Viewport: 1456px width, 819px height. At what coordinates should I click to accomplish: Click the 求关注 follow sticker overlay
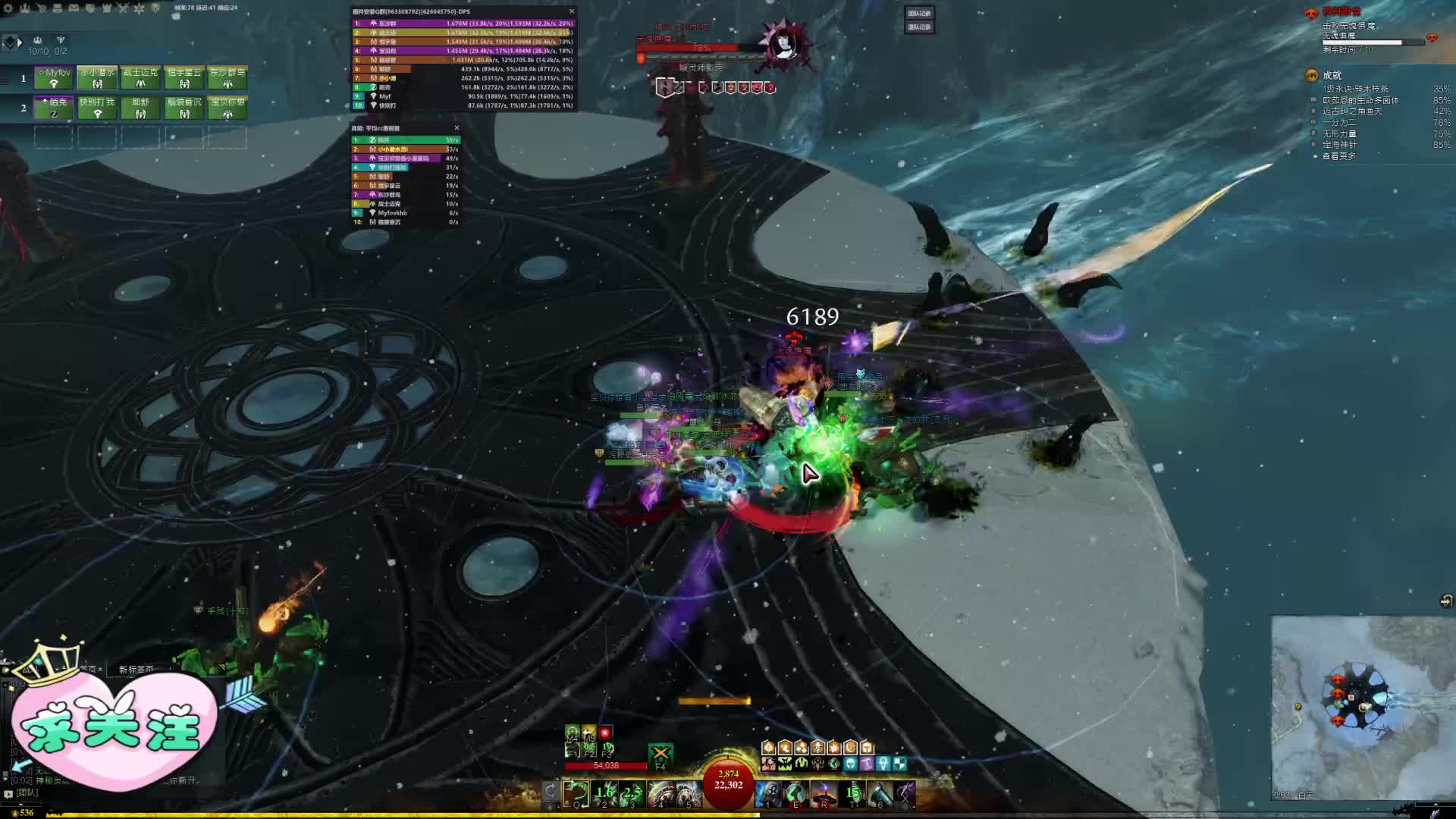pyautogui.click(x=114, y=730)
